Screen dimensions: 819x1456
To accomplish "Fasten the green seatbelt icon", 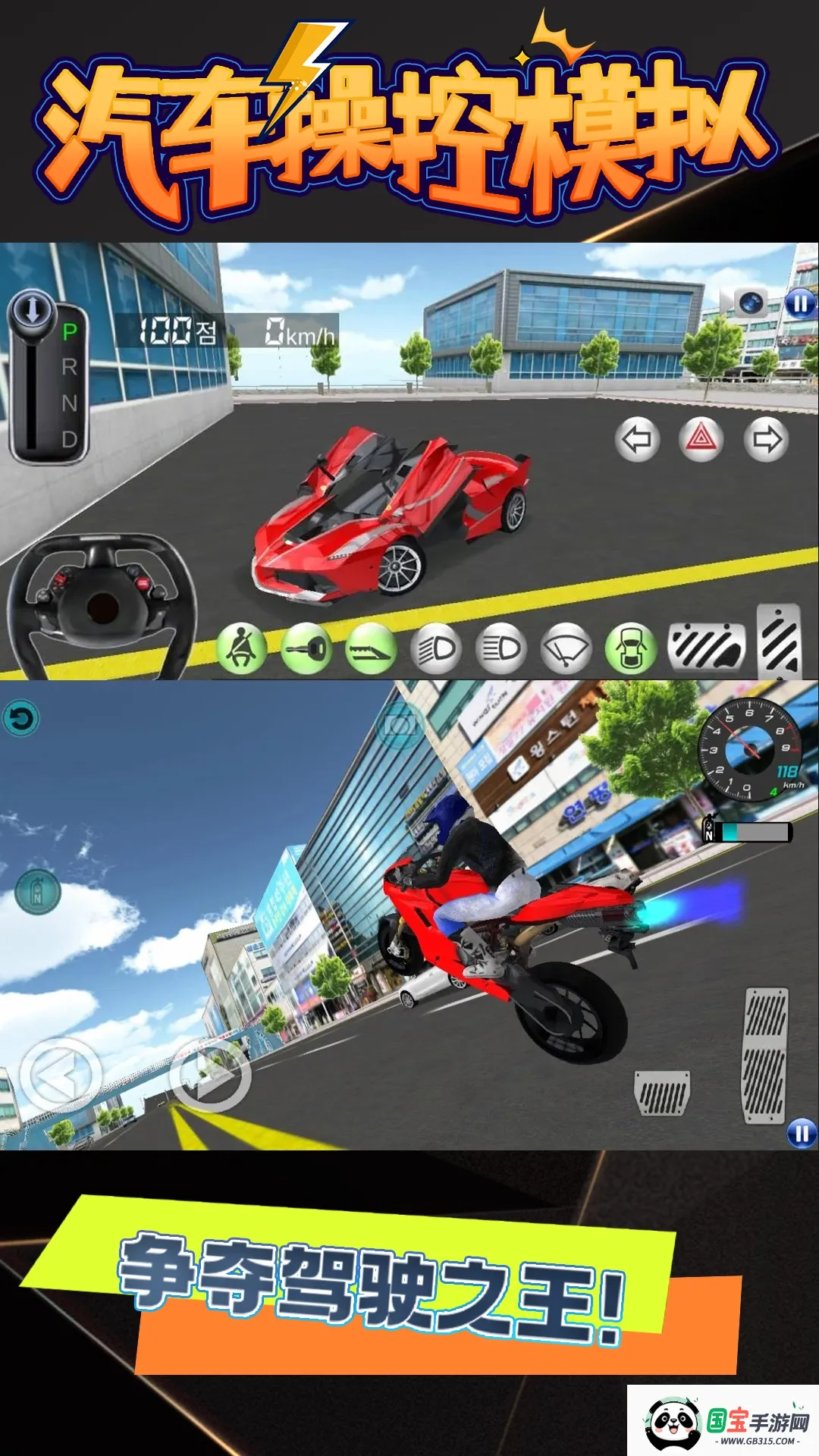I will pos(241,649).
